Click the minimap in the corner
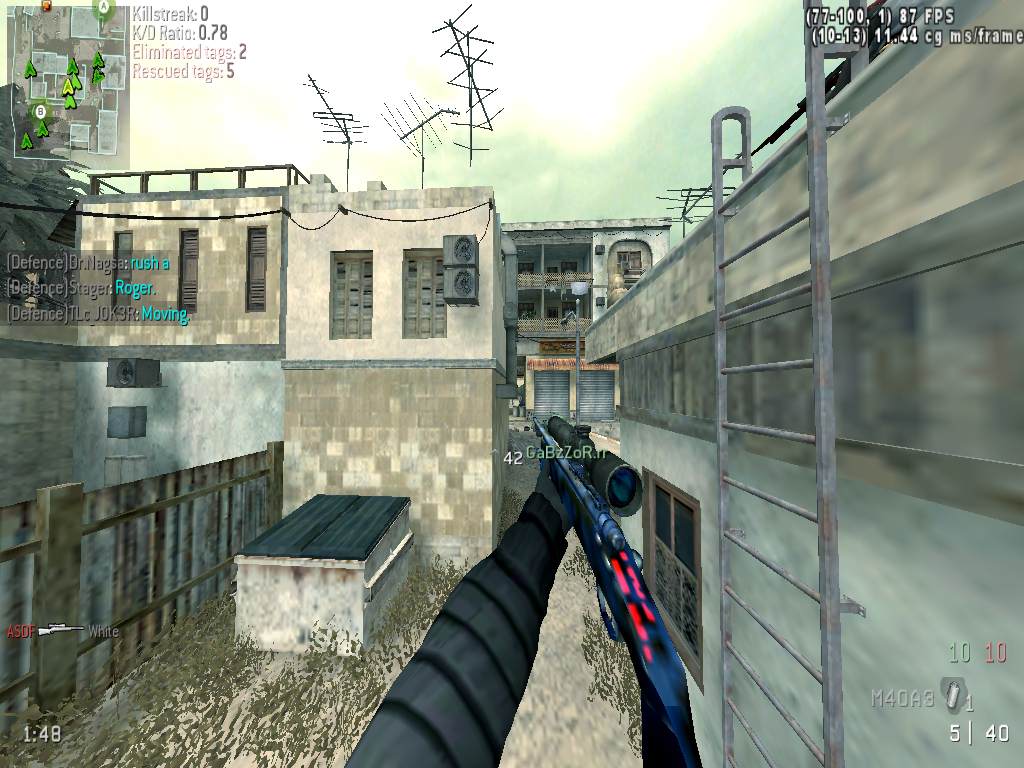The image size is (1024, 768). click(x=68, y=80)
